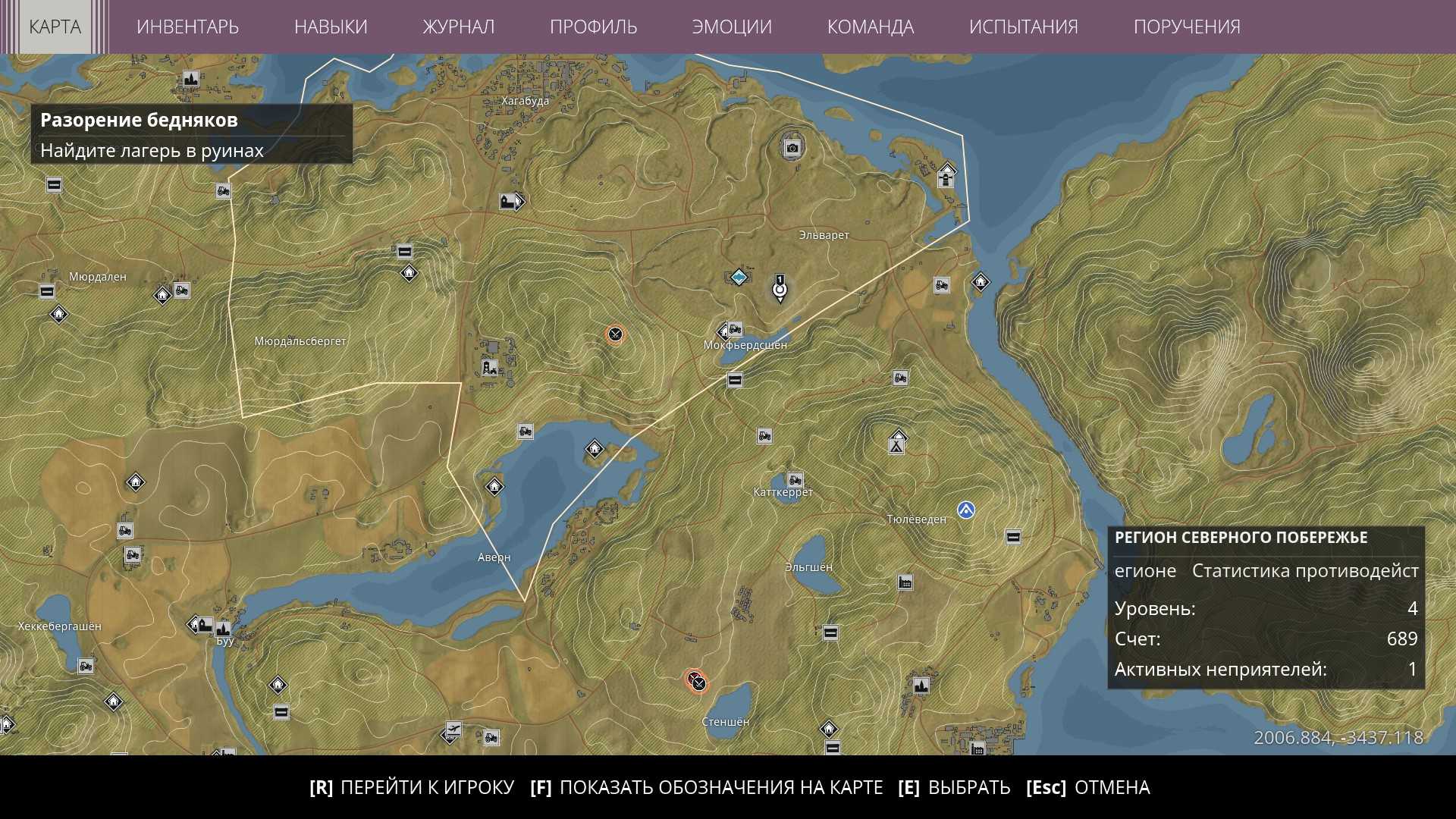
Task: Select the tent camp marker on the map
Action: point(897,443)
